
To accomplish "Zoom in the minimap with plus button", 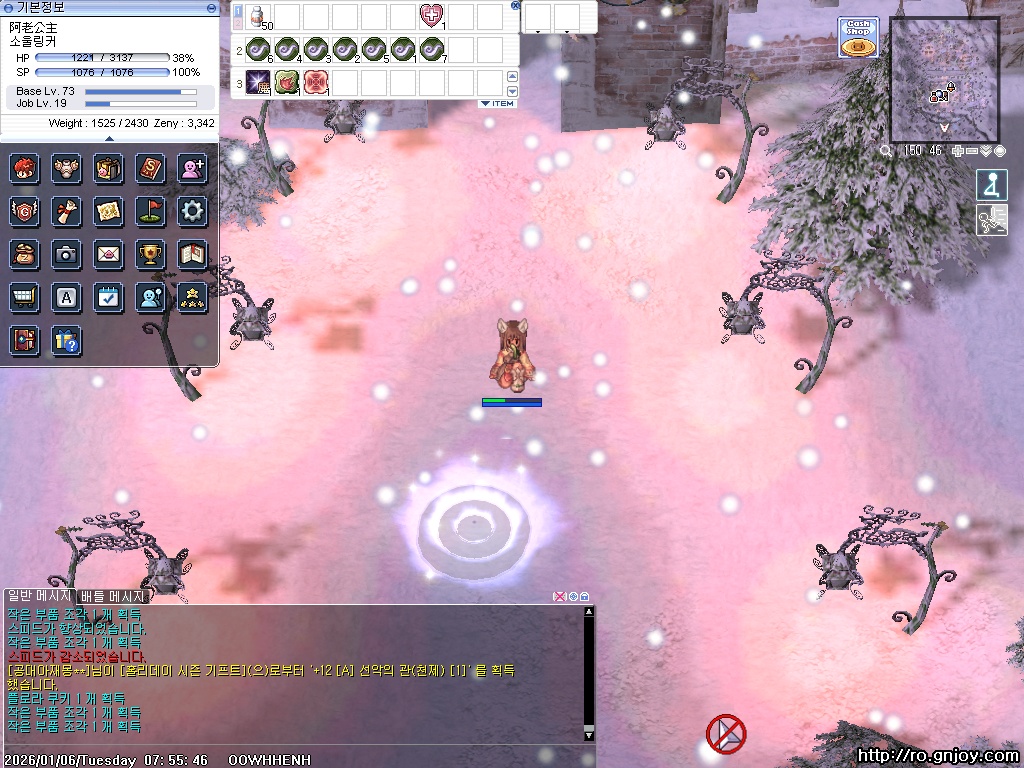I will 958,151.
